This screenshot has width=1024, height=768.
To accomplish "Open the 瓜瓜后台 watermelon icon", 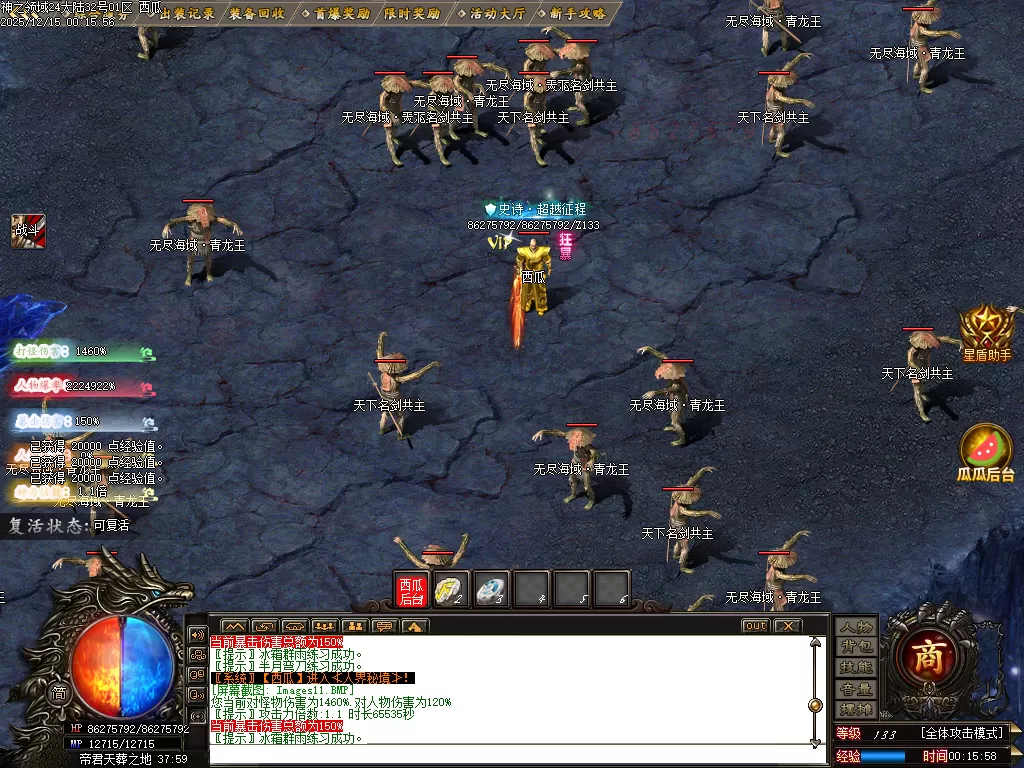I will coord(986,452).
